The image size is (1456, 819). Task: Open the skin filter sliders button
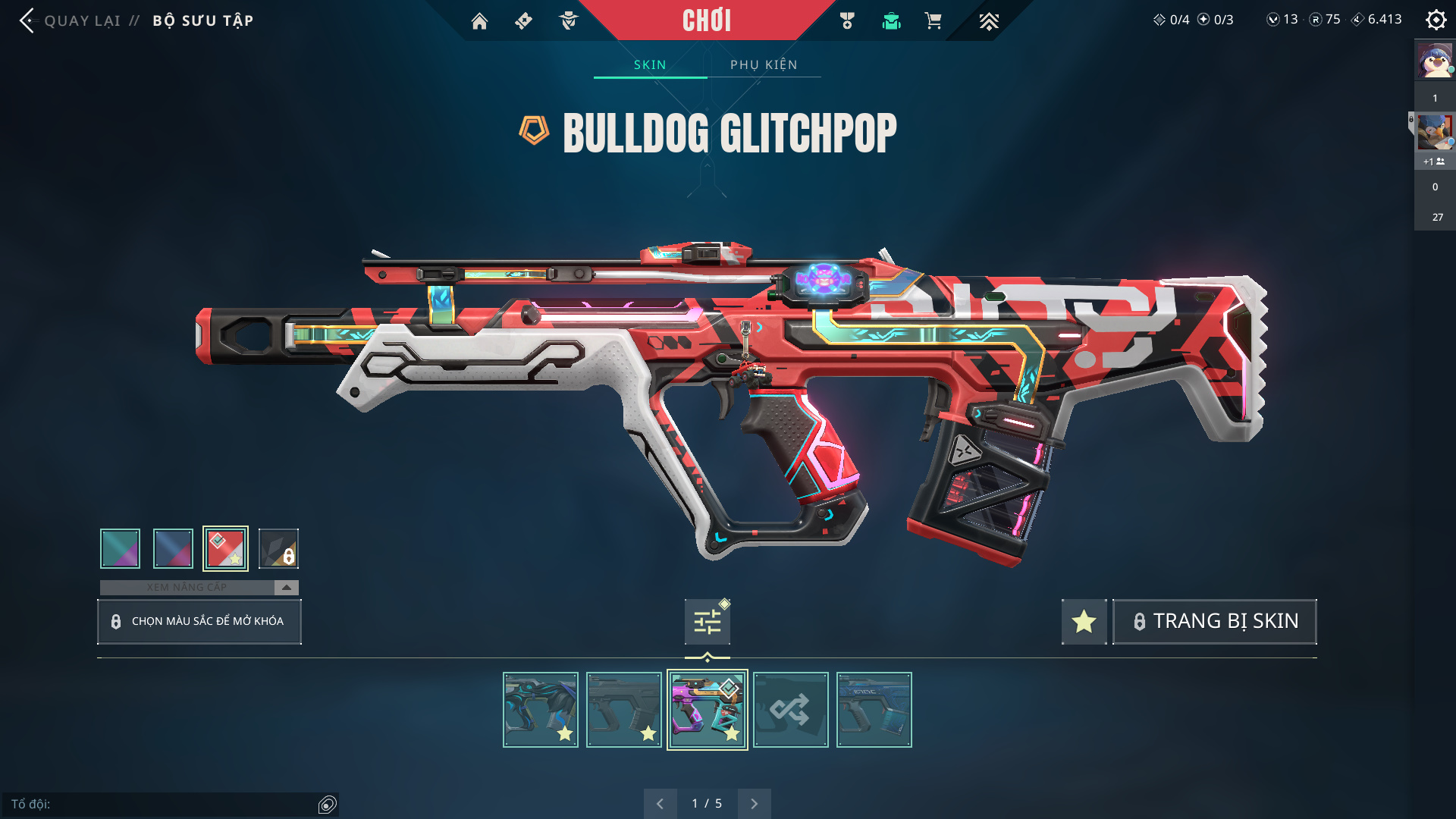tap(707, 622)
